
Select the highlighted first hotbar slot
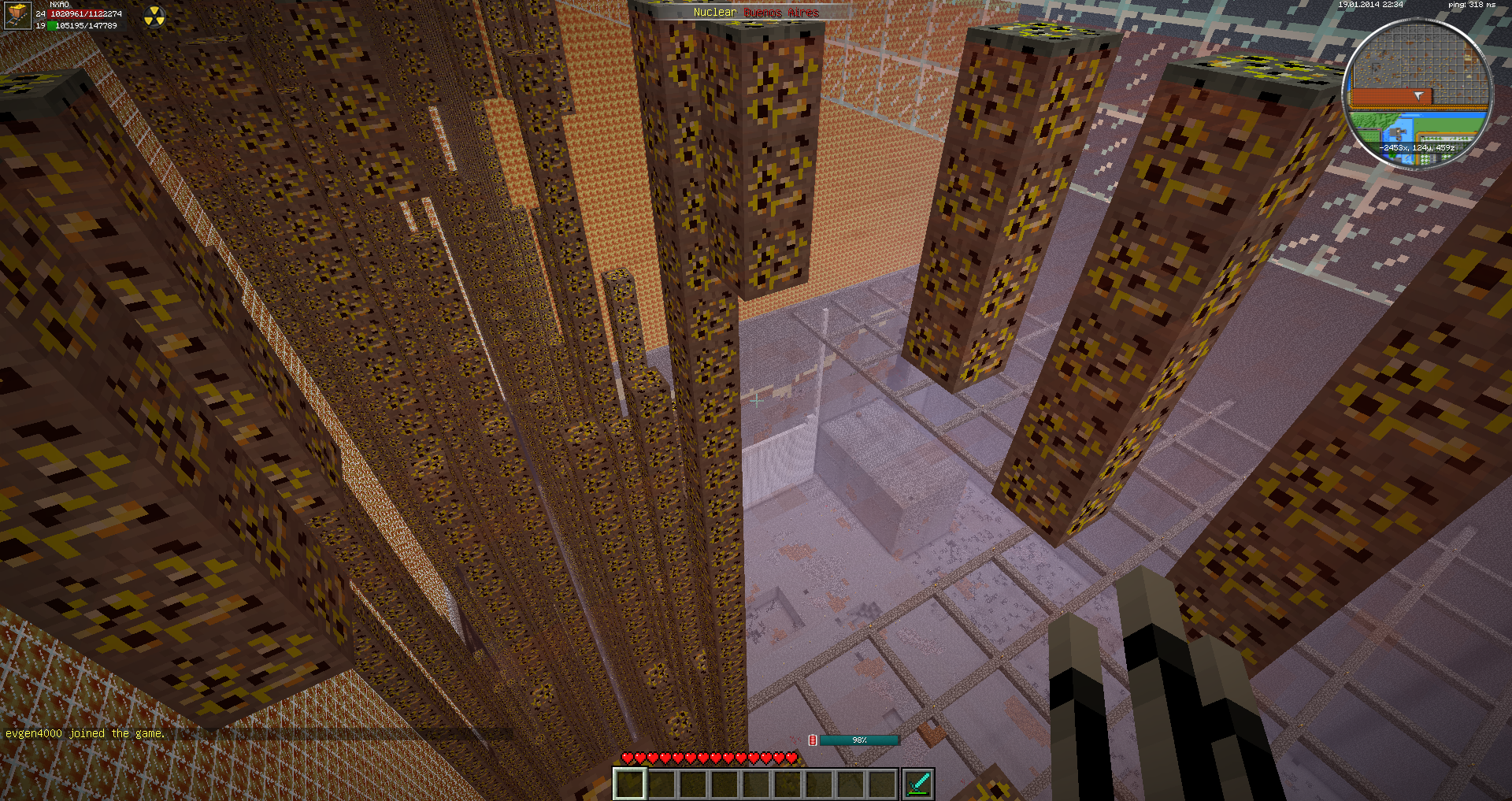pyautogui.click(x=630, y=784)
